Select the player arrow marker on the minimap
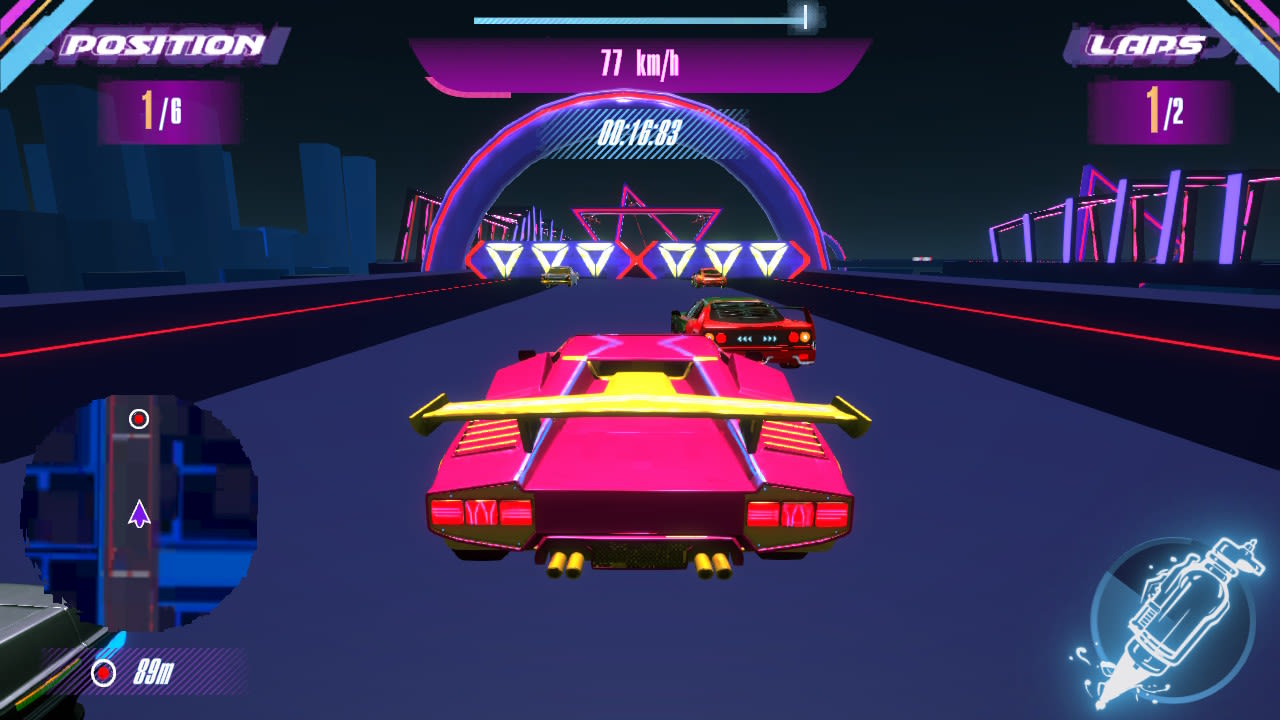 click(137, 515)
